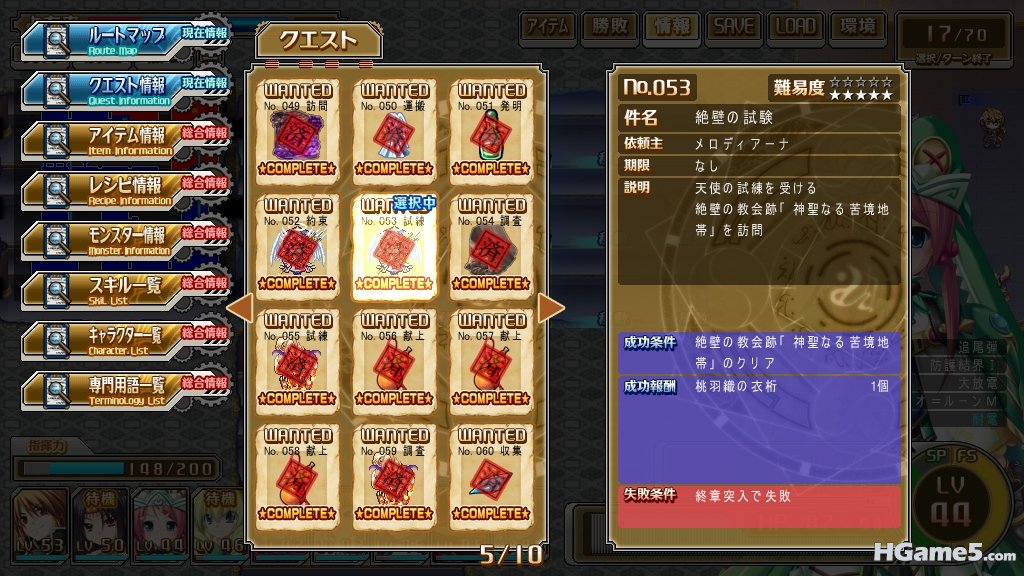View the スキル一覧 Skill List

(125, 289)
